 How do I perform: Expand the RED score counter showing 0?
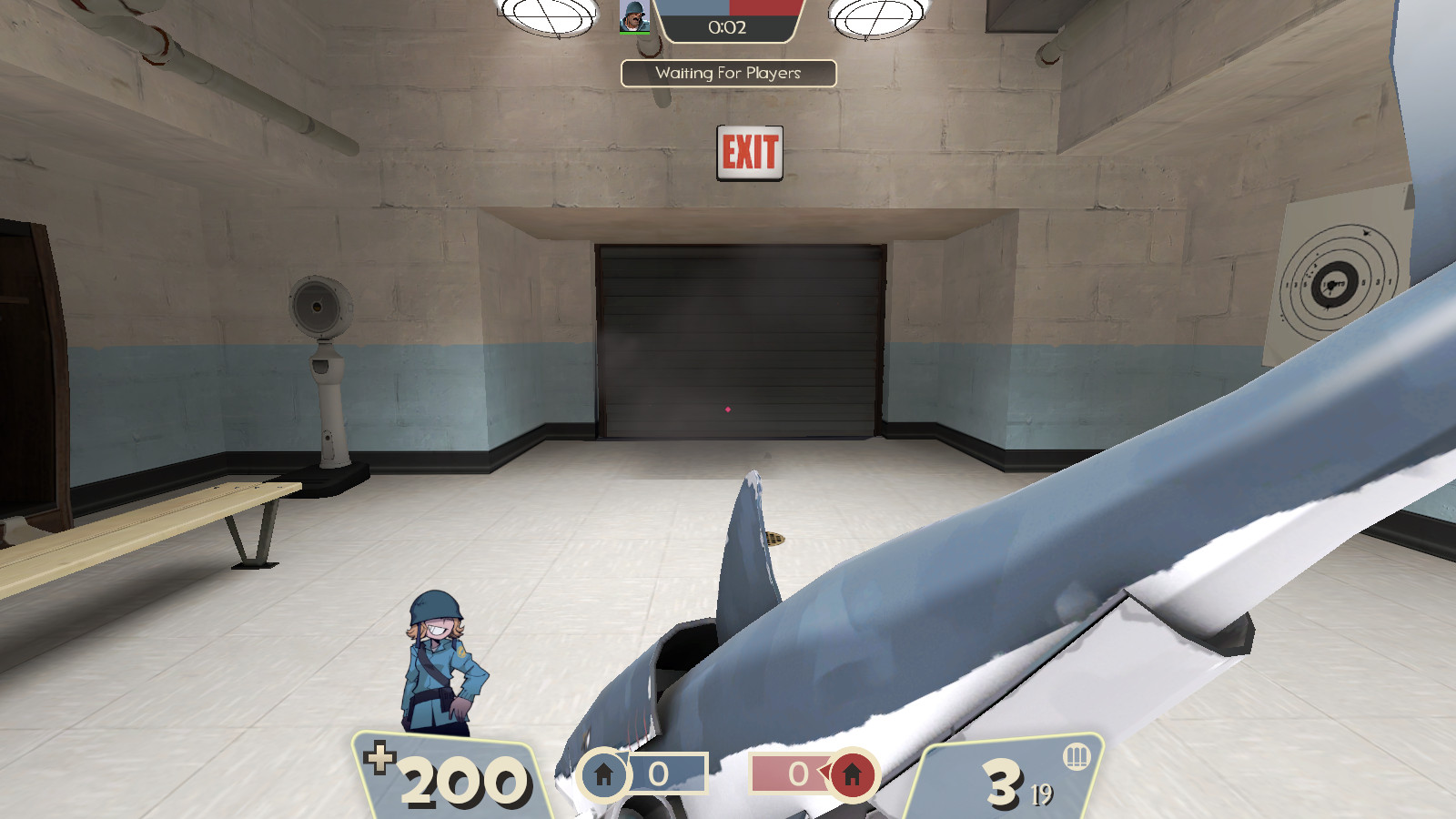click(798, 771)
